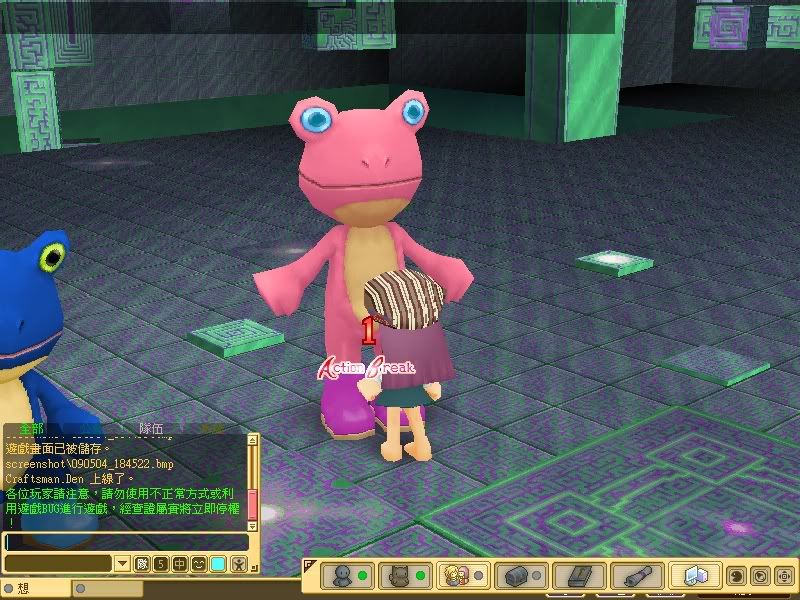Image resolution: width=800 pixels, height=600 pixels.
Task: Toggle the 中 input language button
Action: pos(180,564)
